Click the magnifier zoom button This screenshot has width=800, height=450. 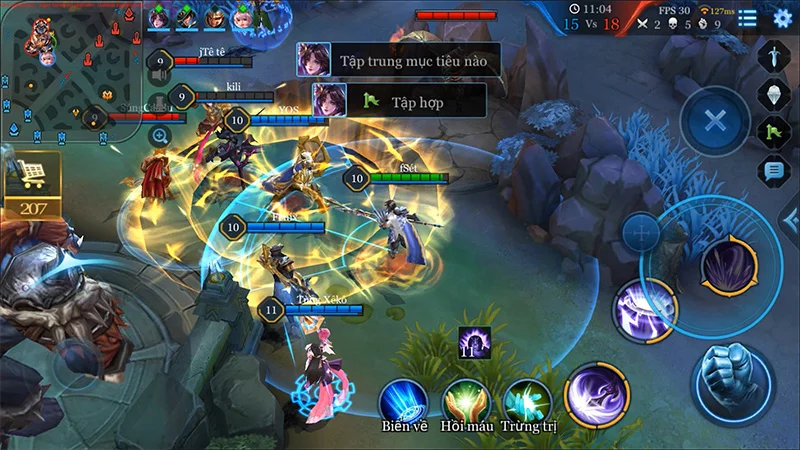[x=160, y=135]
